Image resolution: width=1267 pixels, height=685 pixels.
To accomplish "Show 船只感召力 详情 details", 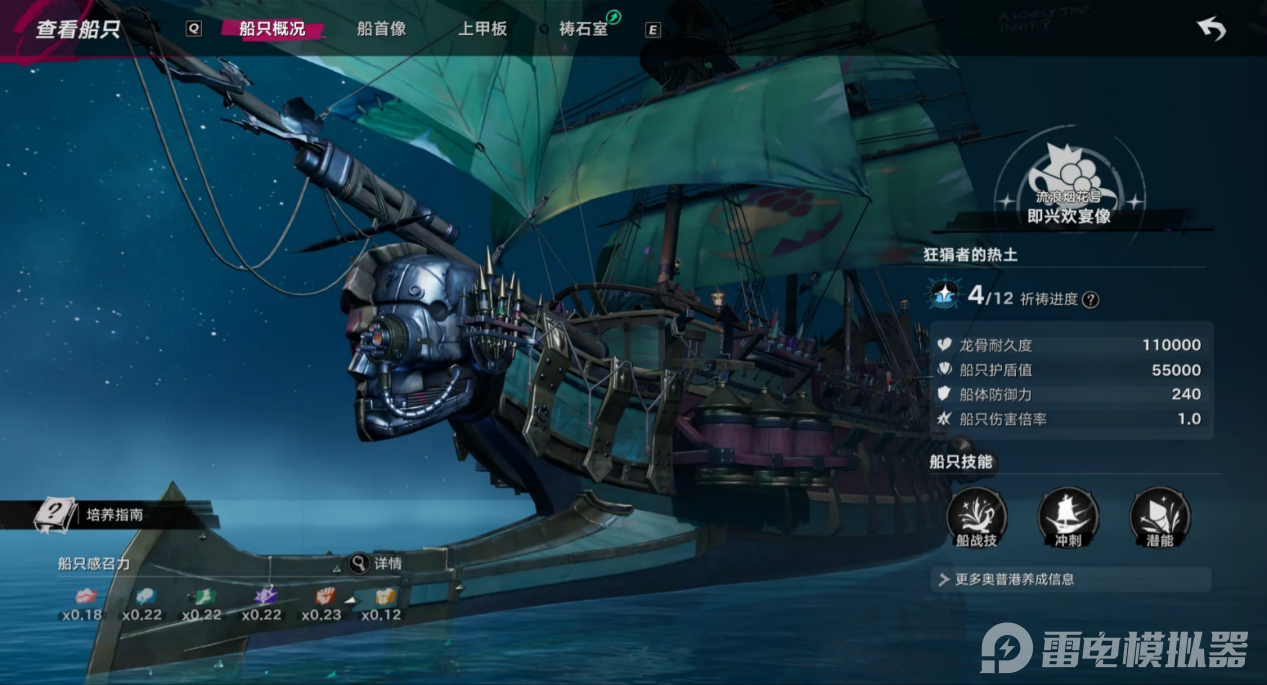I will (x=376, y=563).
